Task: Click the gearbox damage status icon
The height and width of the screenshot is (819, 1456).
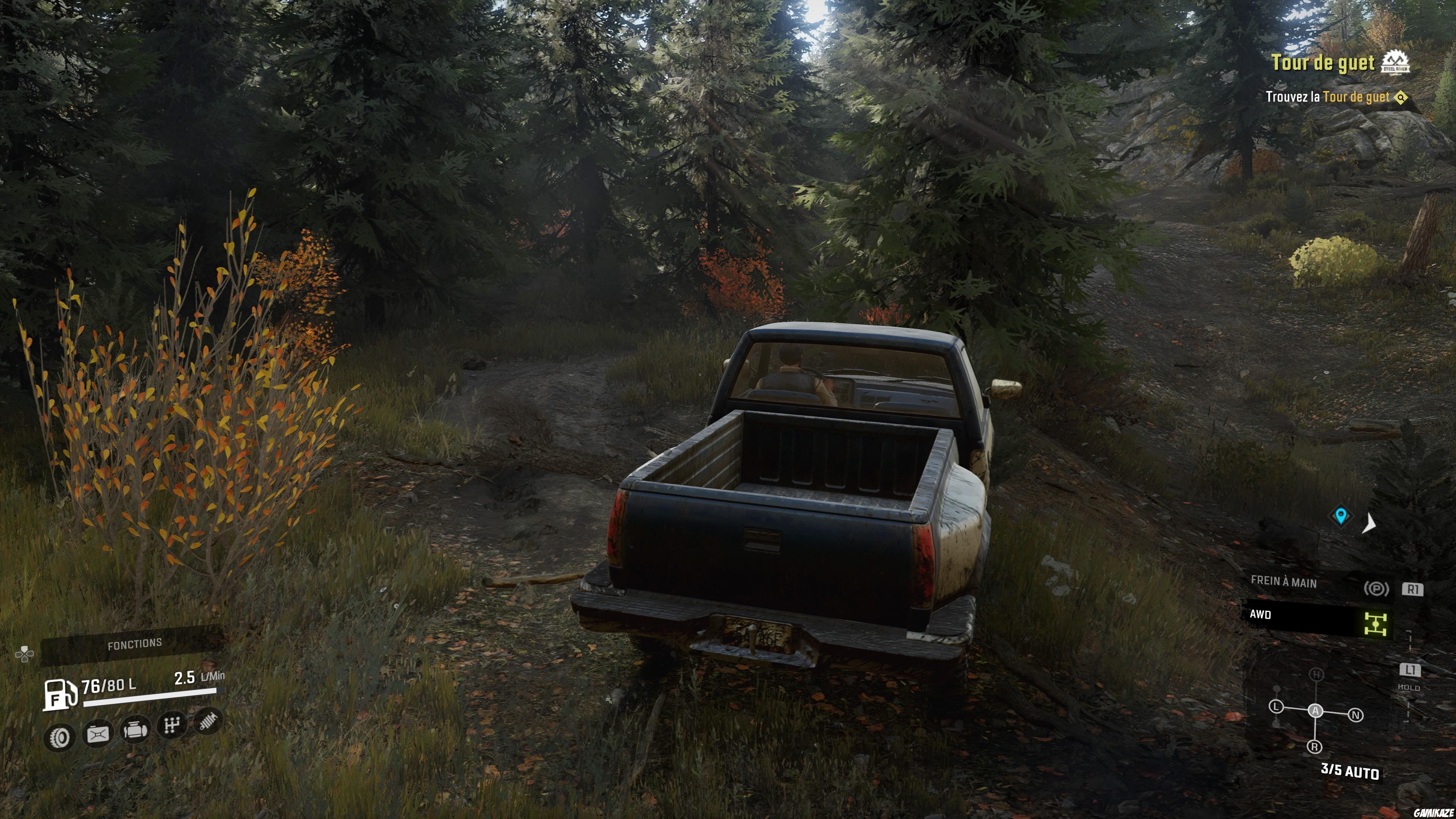Action: (x=171, y=725)
